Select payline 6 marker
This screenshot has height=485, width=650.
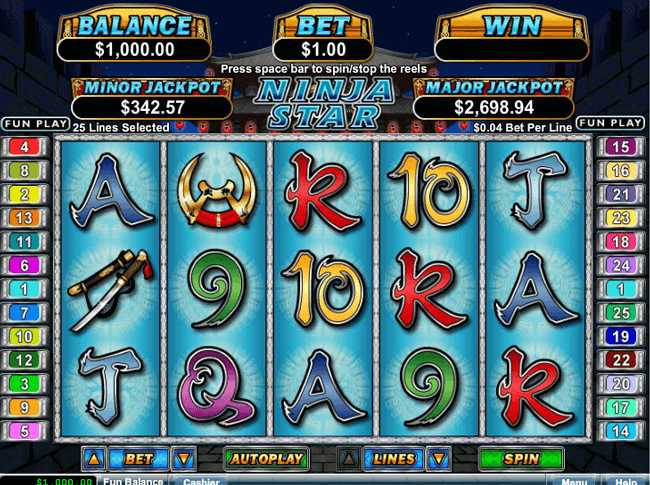[x=22, y=266]
